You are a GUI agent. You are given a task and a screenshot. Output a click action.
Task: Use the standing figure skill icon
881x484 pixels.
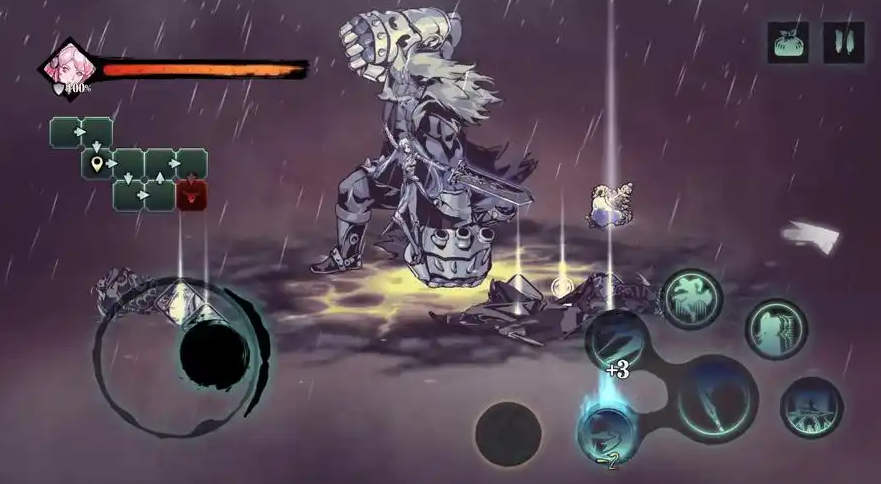pos(776,329)
